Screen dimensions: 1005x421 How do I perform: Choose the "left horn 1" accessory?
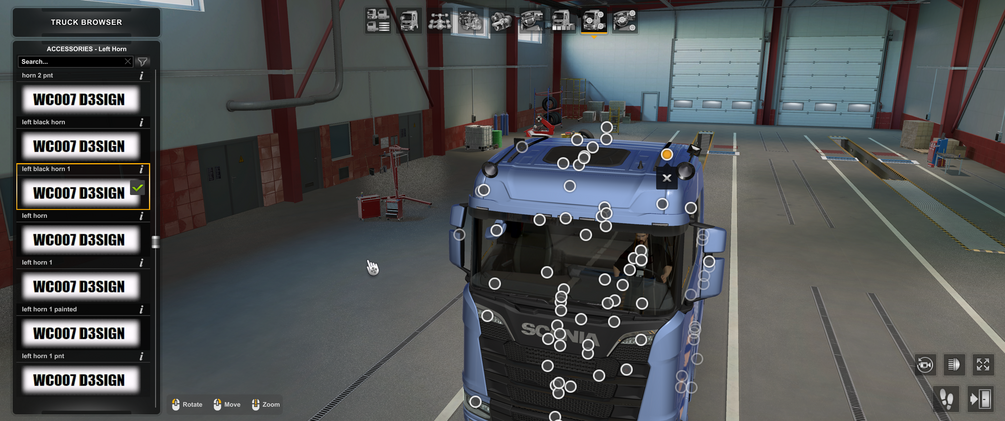click(80, 286)
